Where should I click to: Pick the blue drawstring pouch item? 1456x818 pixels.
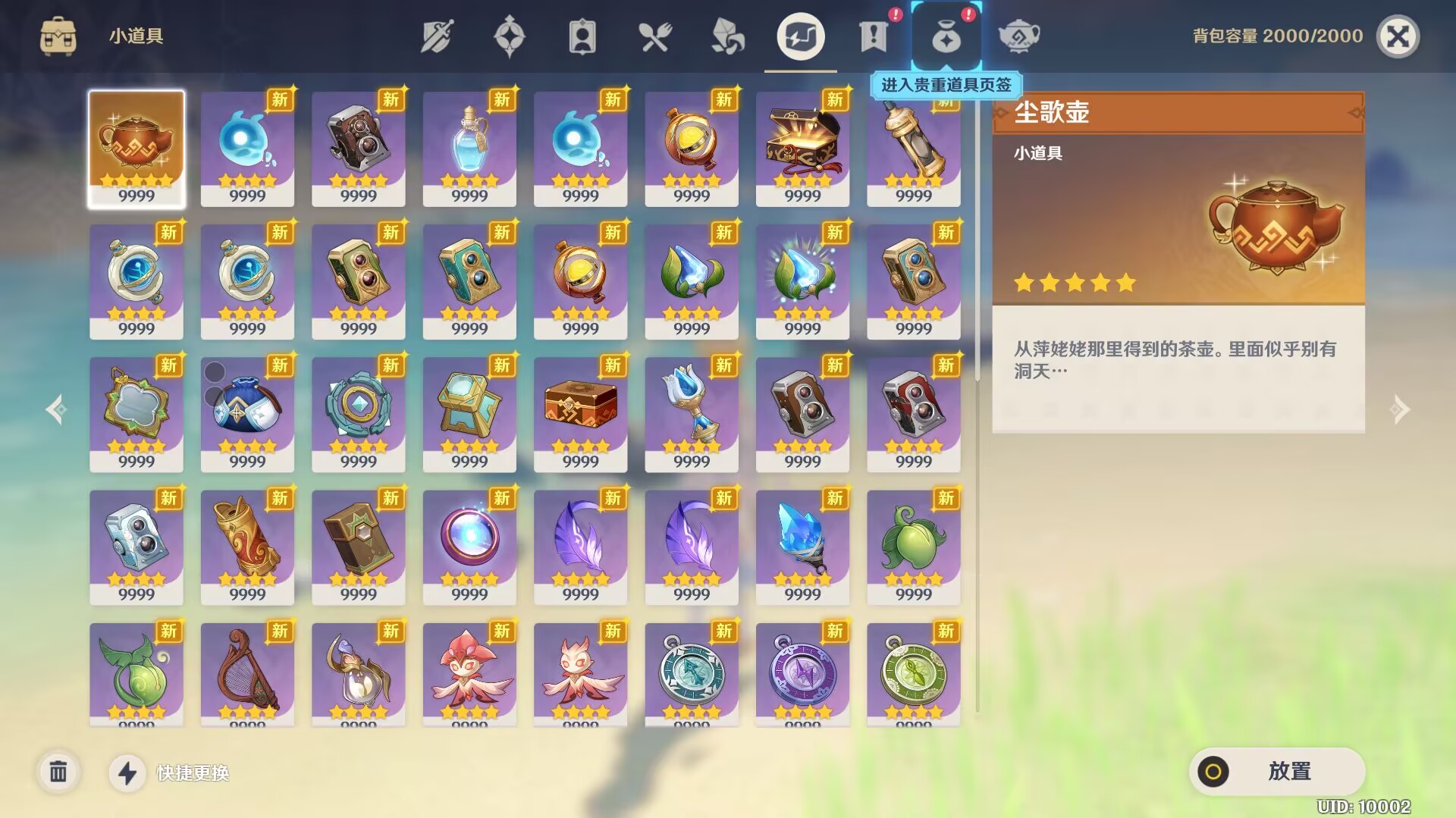247,413
